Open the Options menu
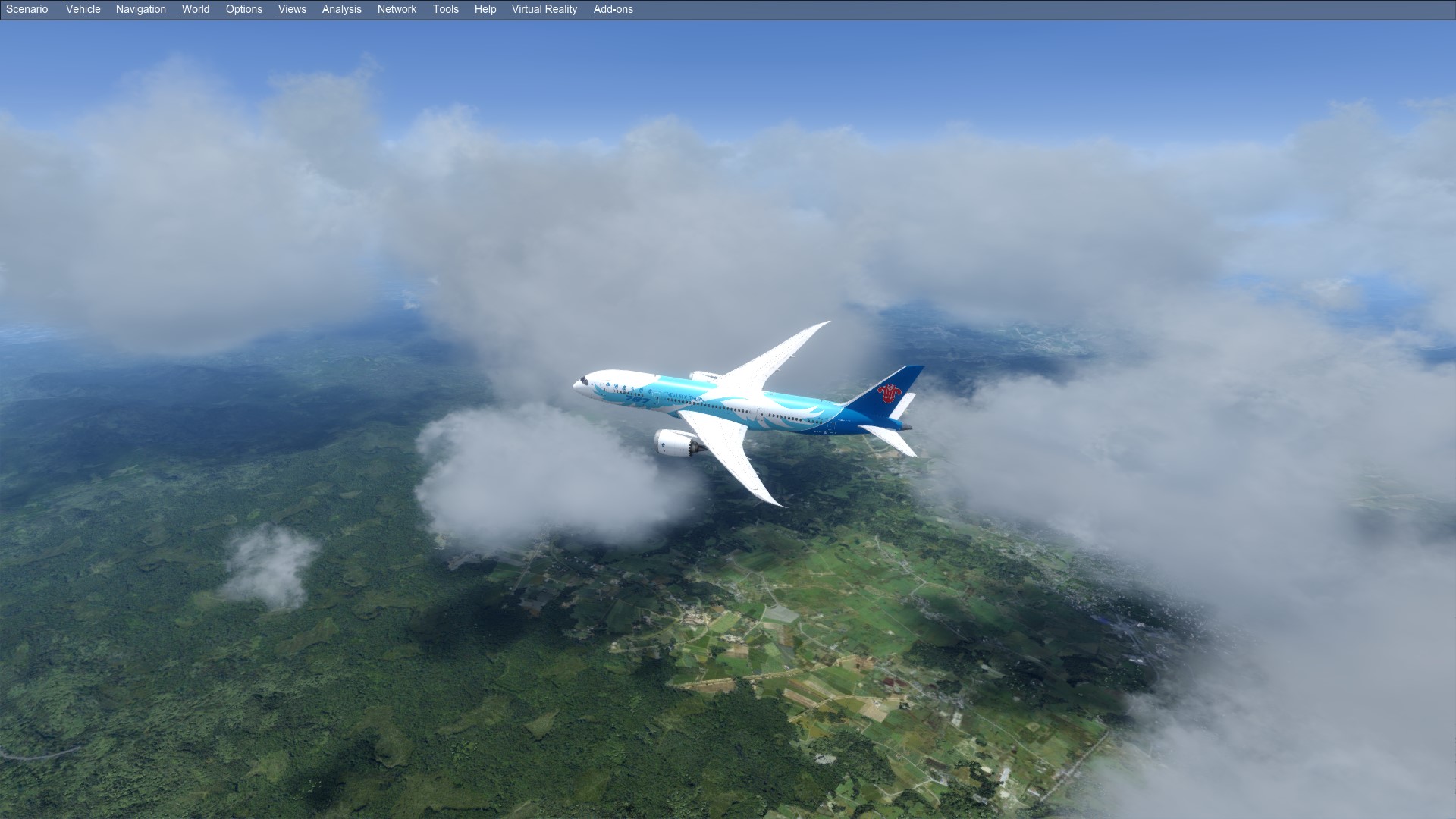Image resolution: width=1456 pixels, height=819 pixels. pyautogui.click(x=243, y=9)
